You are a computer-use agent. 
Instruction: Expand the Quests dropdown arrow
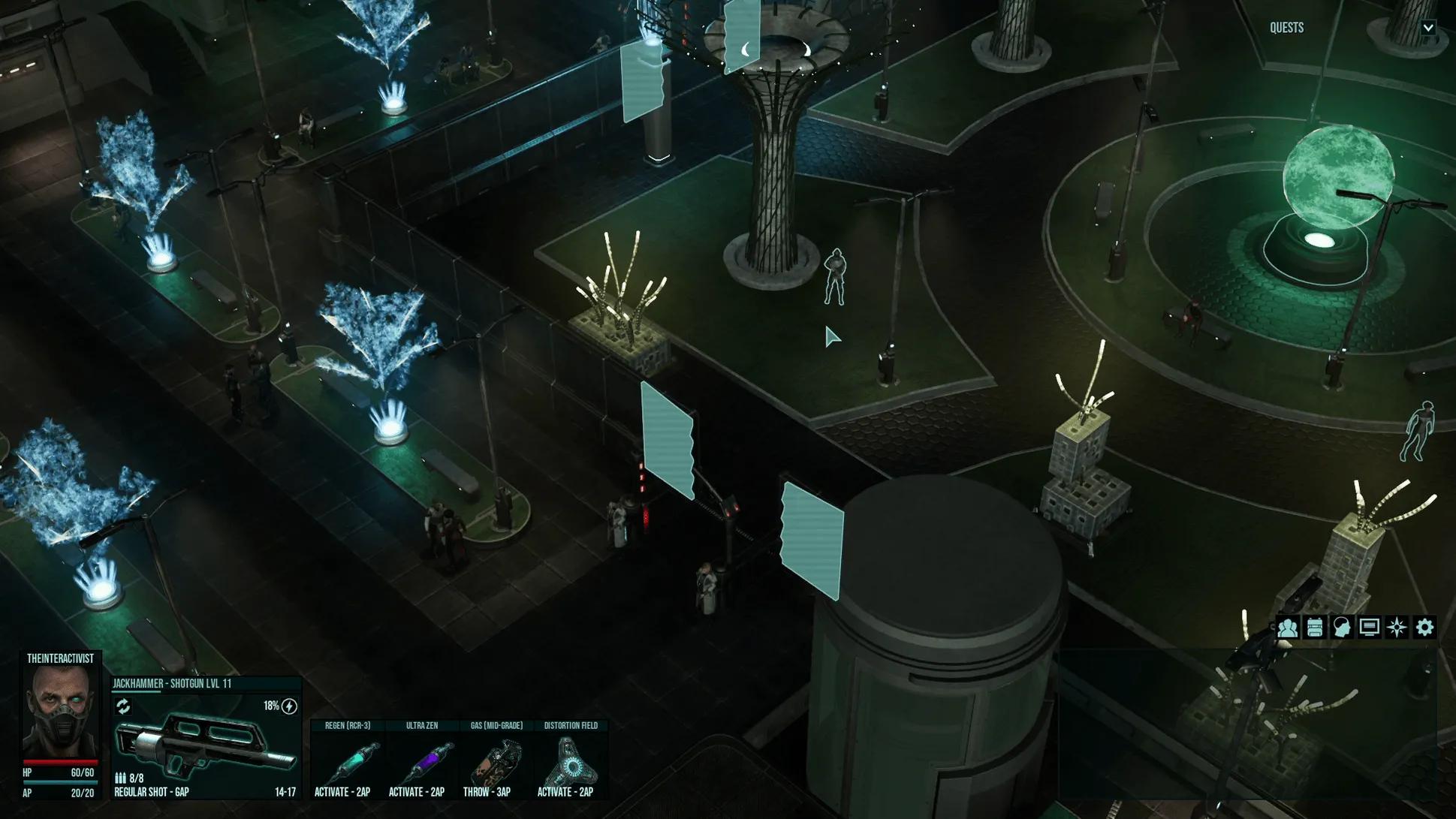(x=1428, y=28)
